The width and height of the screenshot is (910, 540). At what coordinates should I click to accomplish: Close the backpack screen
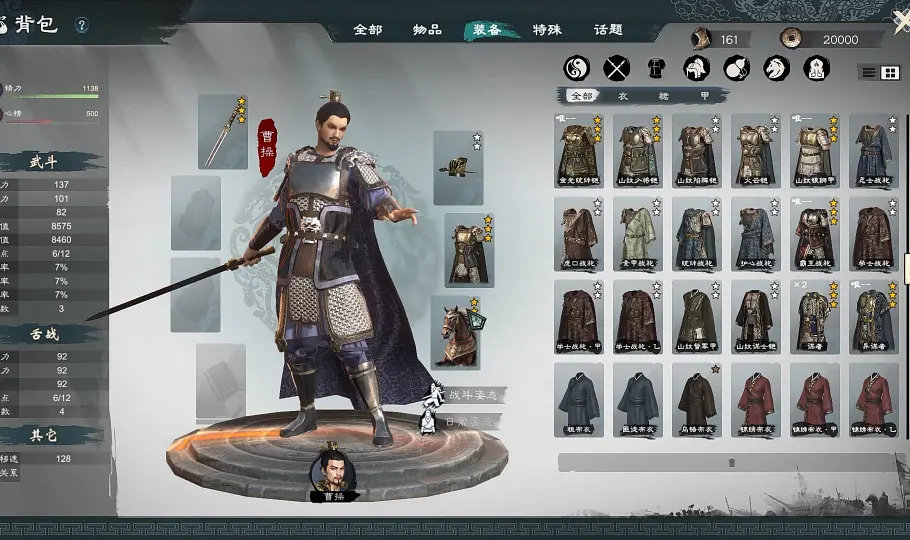(900, 23)
